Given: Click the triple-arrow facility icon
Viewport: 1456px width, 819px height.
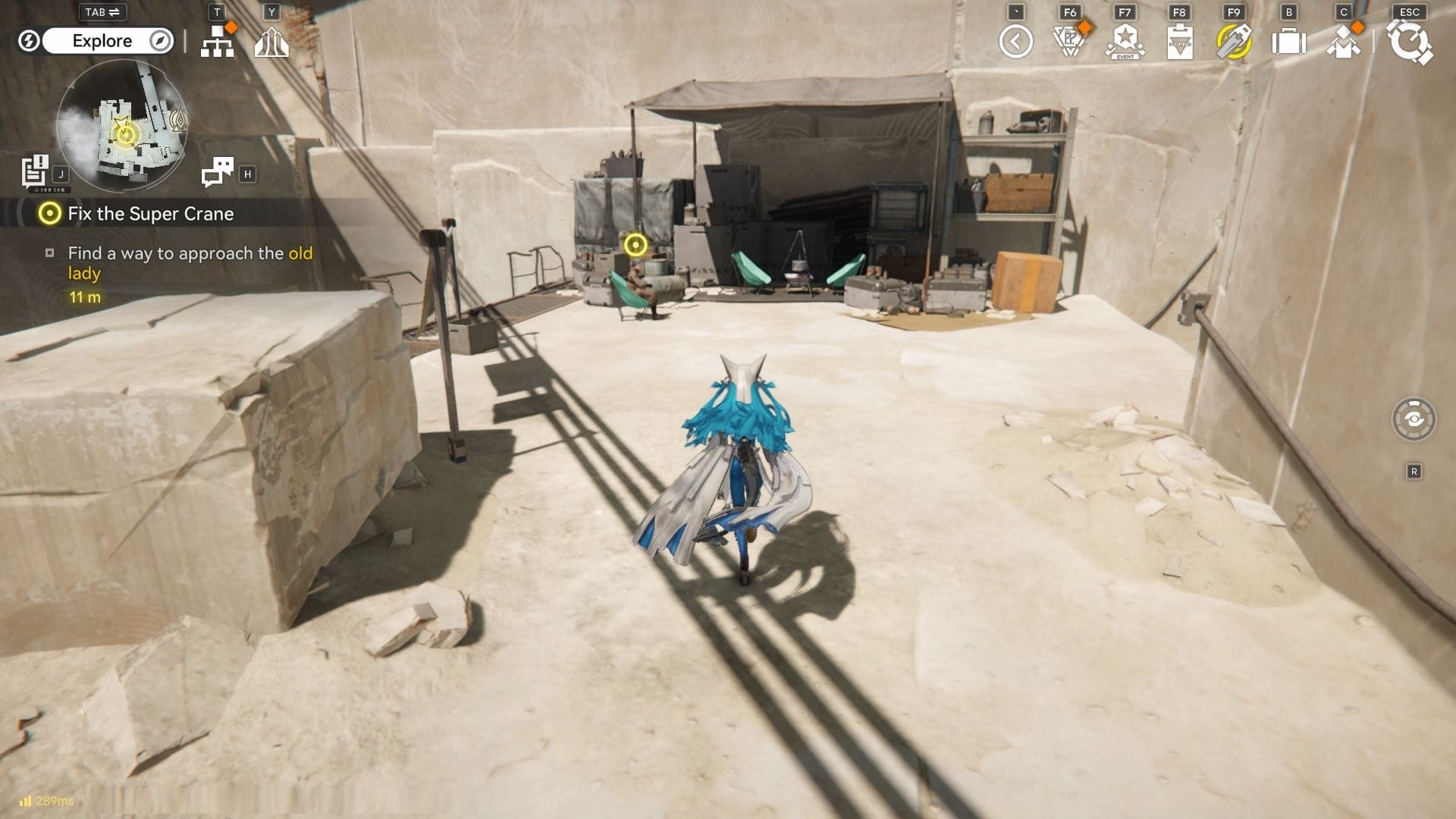Looking at the screenshot, I should (271, 42).
